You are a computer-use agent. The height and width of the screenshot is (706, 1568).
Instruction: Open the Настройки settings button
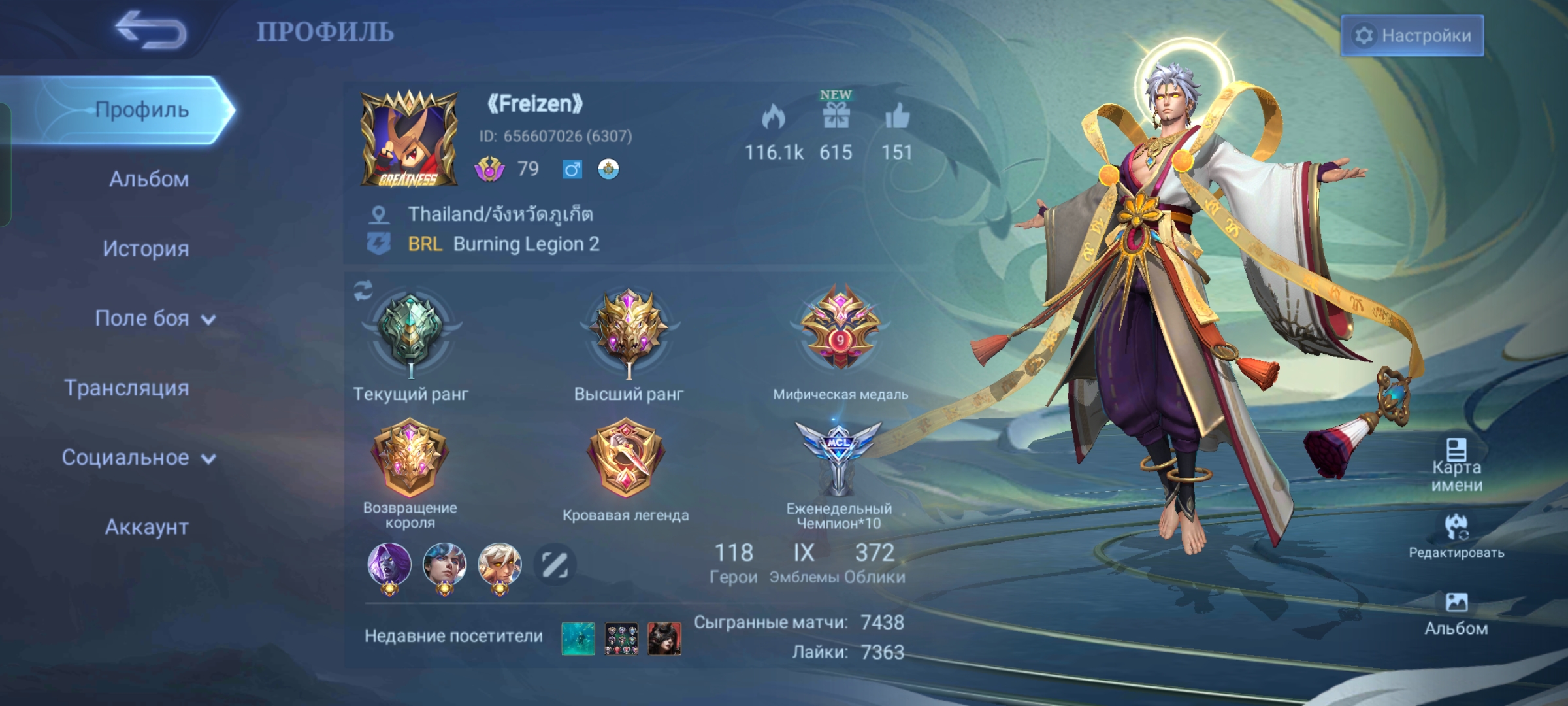pos(1412,35)
